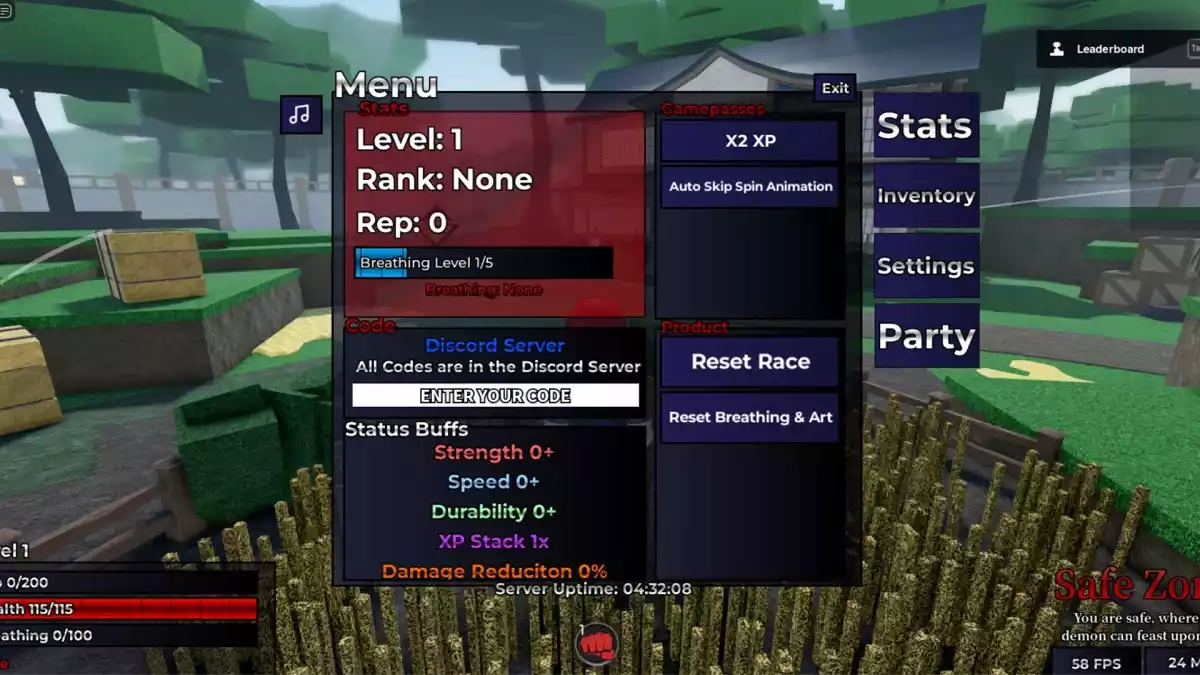Show the Party tab
1200x675 pixels.
[925, 337]
